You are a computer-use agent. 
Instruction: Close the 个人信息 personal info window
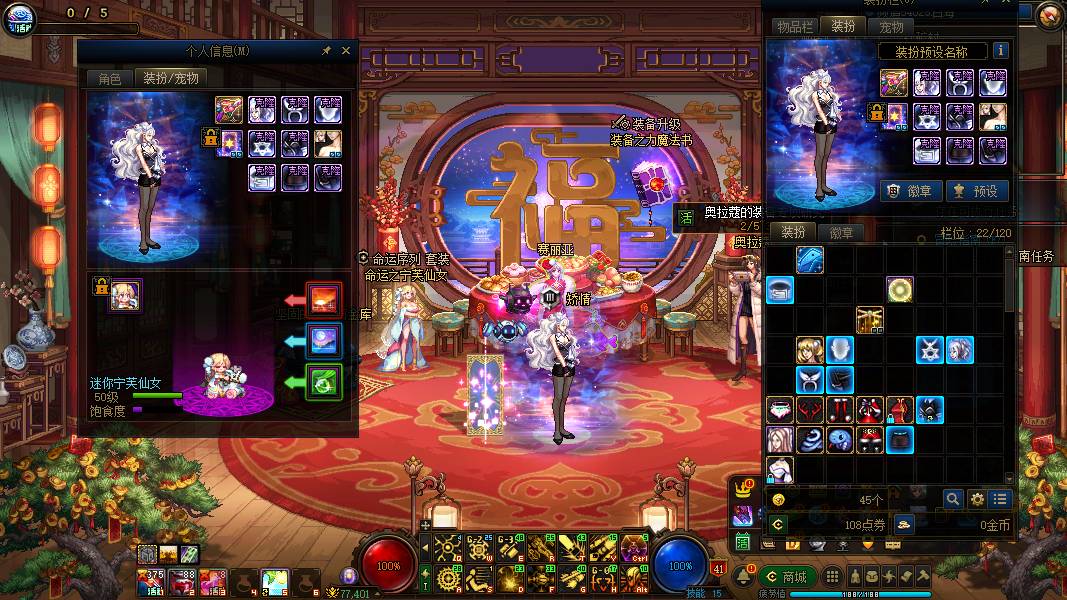[346, 51]
